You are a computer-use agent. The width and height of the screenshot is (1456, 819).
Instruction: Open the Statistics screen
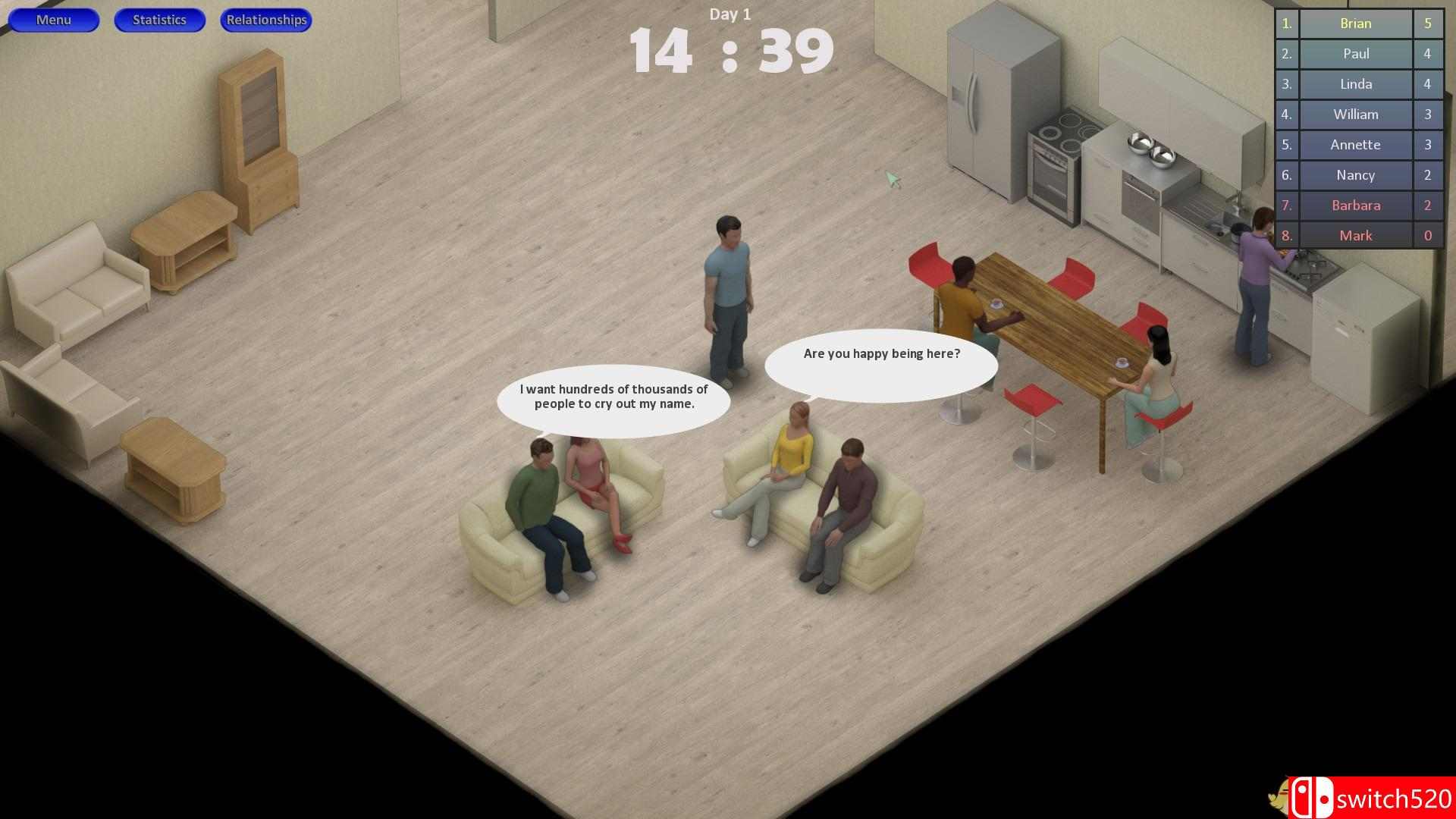pos(159,20)
